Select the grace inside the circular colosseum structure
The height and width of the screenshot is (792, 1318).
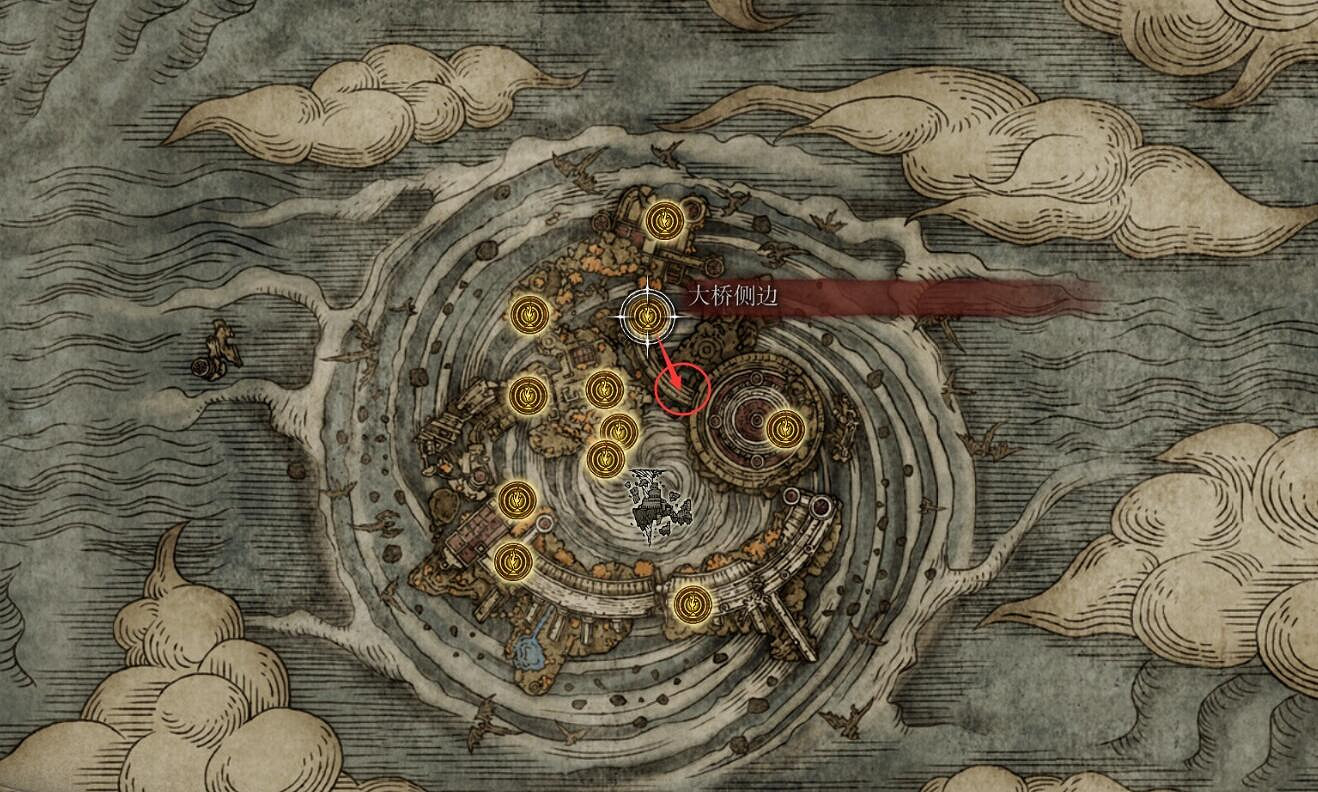pos(785,430)
